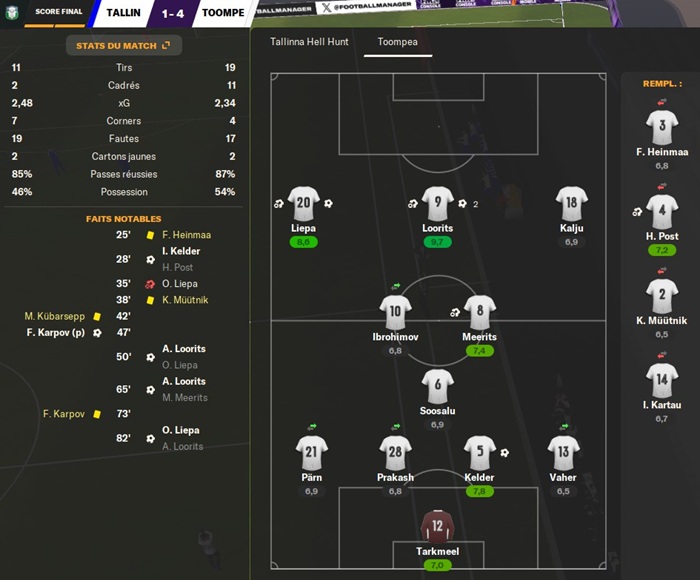
Task: Show the 82' O. Liepa goal event
Action: [181, 431]
